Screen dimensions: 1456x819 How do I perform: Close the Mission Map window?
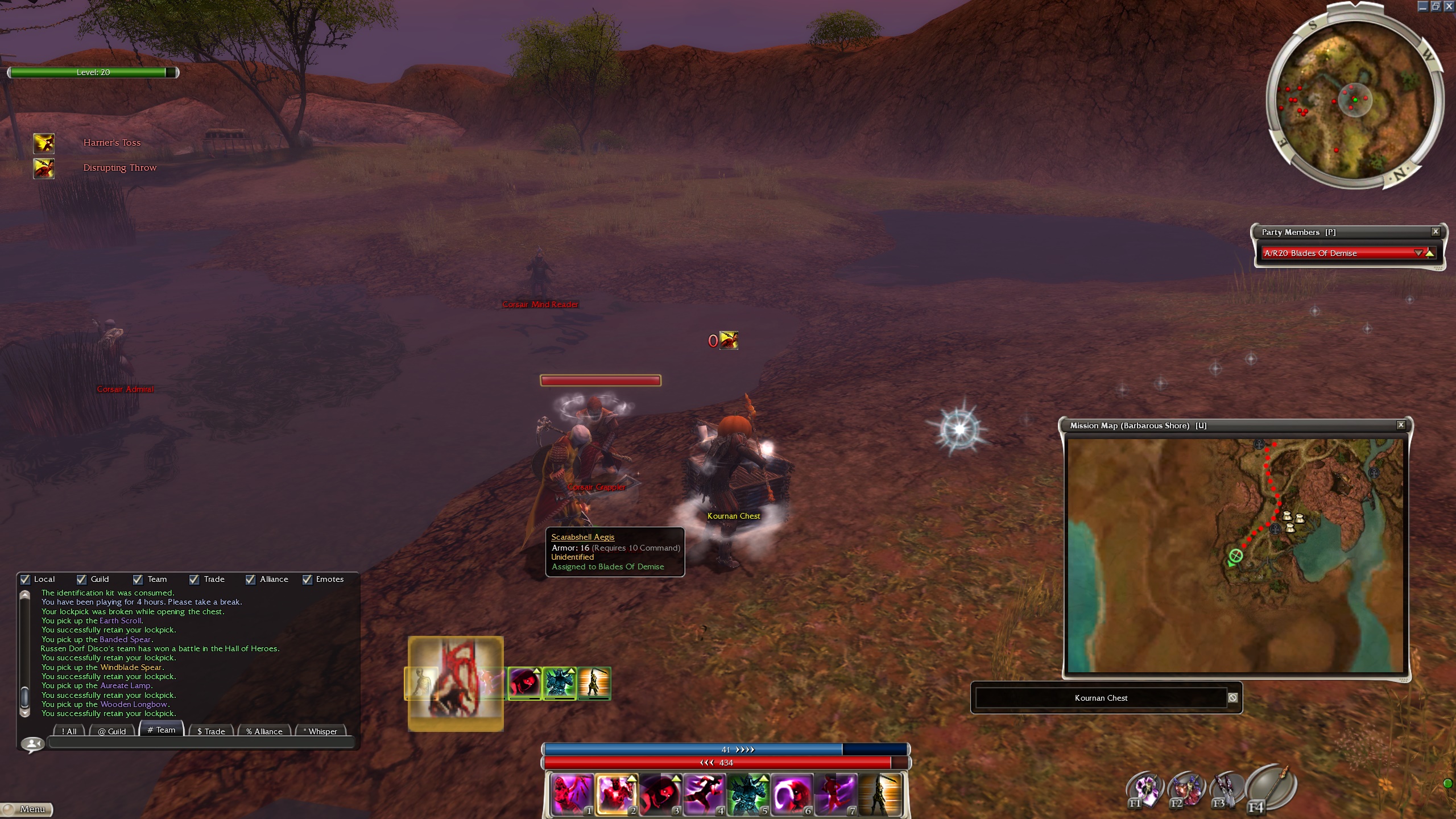(x=1401, y=425)
